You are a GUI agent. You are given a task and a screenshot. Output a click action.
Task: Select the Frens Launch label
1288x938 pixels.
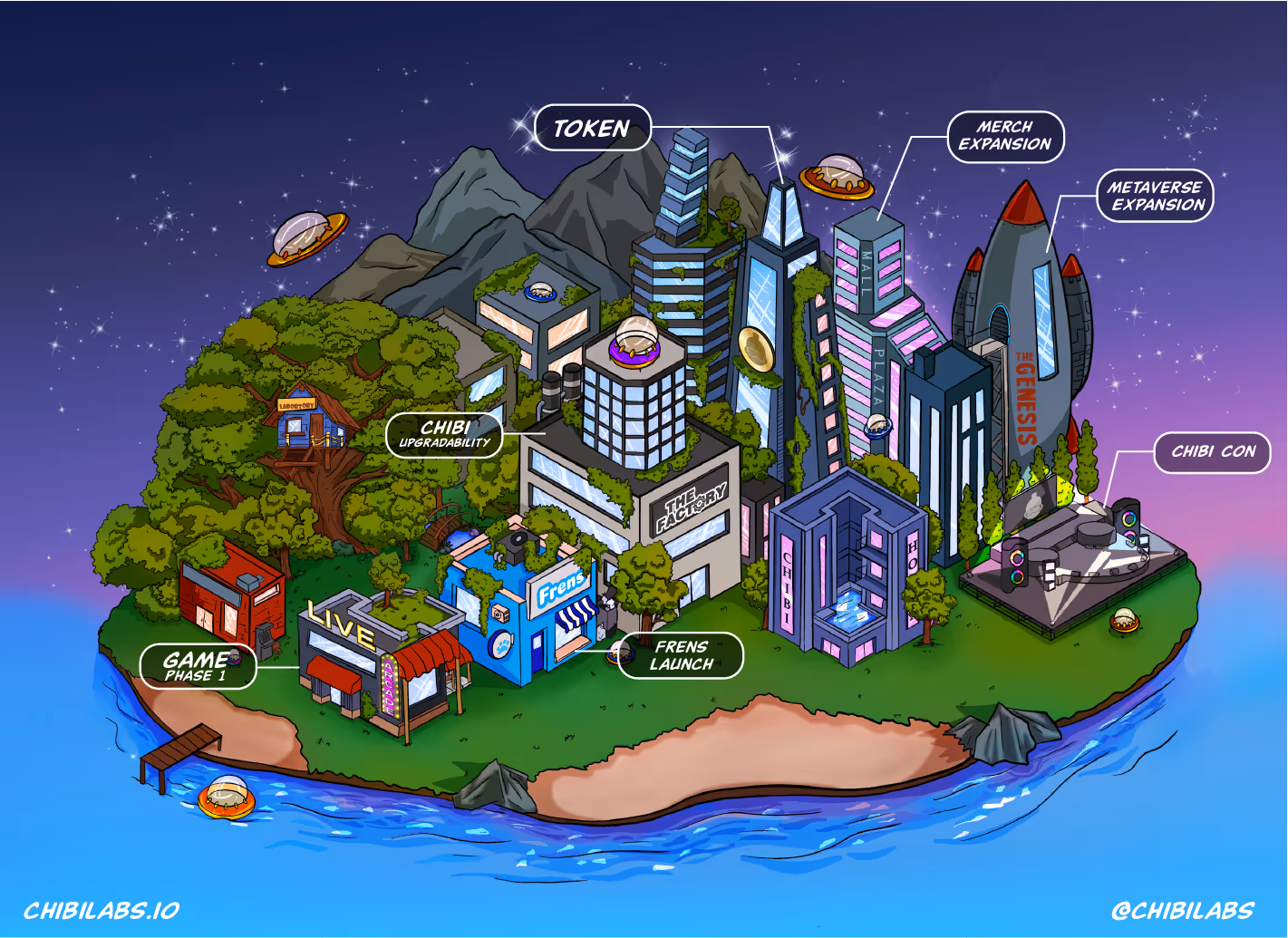(x=682, y=655)
